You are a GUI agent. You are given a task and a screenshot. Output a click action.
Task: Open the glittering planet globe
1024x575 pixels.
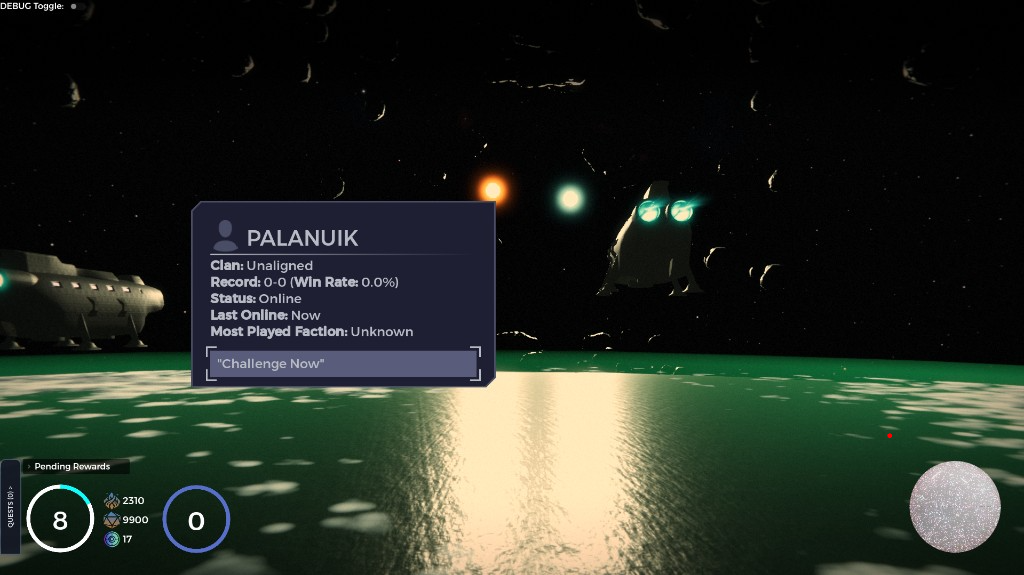click(955, 507)
